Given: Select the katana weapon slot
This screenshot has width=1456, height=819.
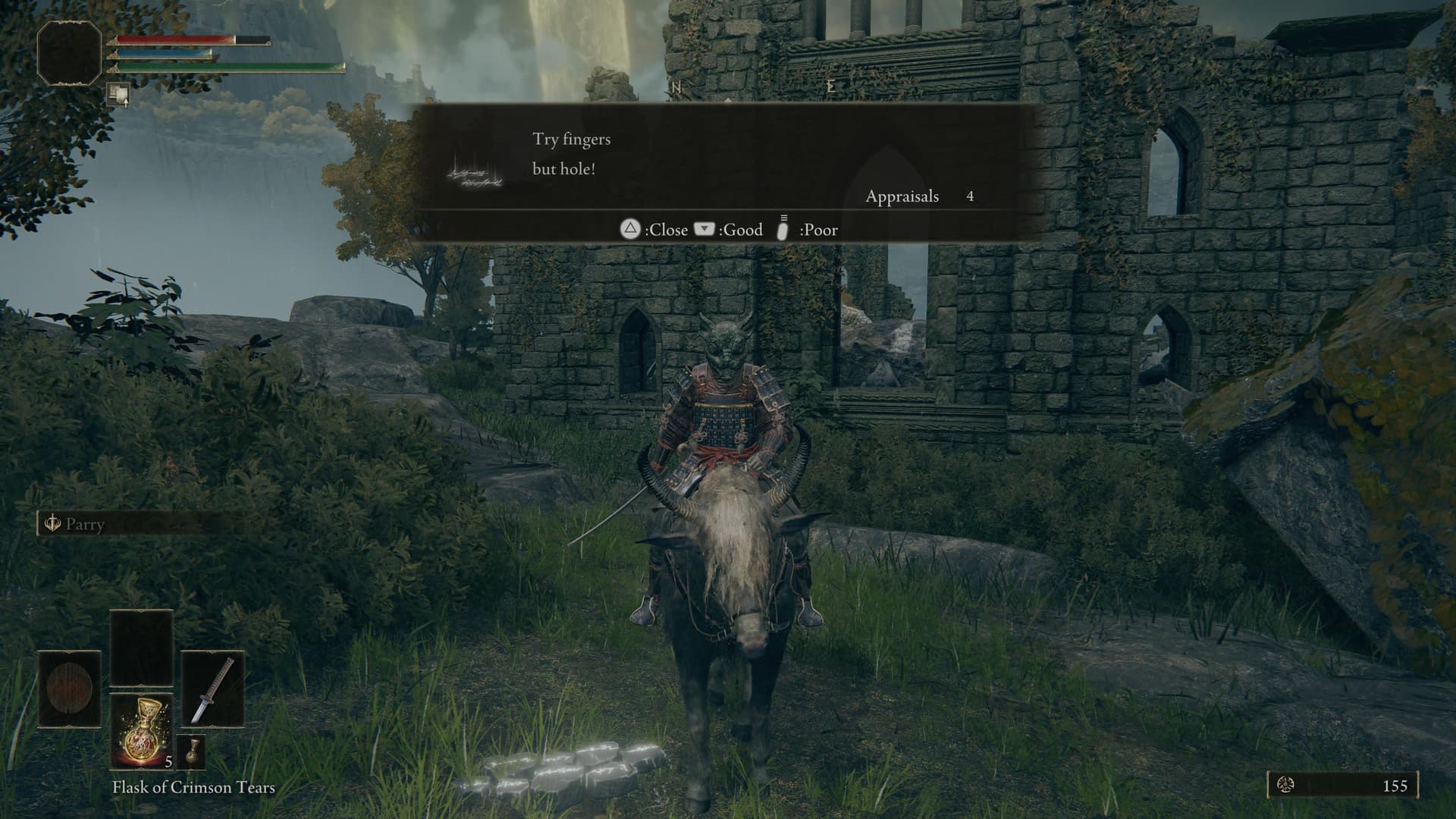Looking at the screenshot, I should click(213, 689).
